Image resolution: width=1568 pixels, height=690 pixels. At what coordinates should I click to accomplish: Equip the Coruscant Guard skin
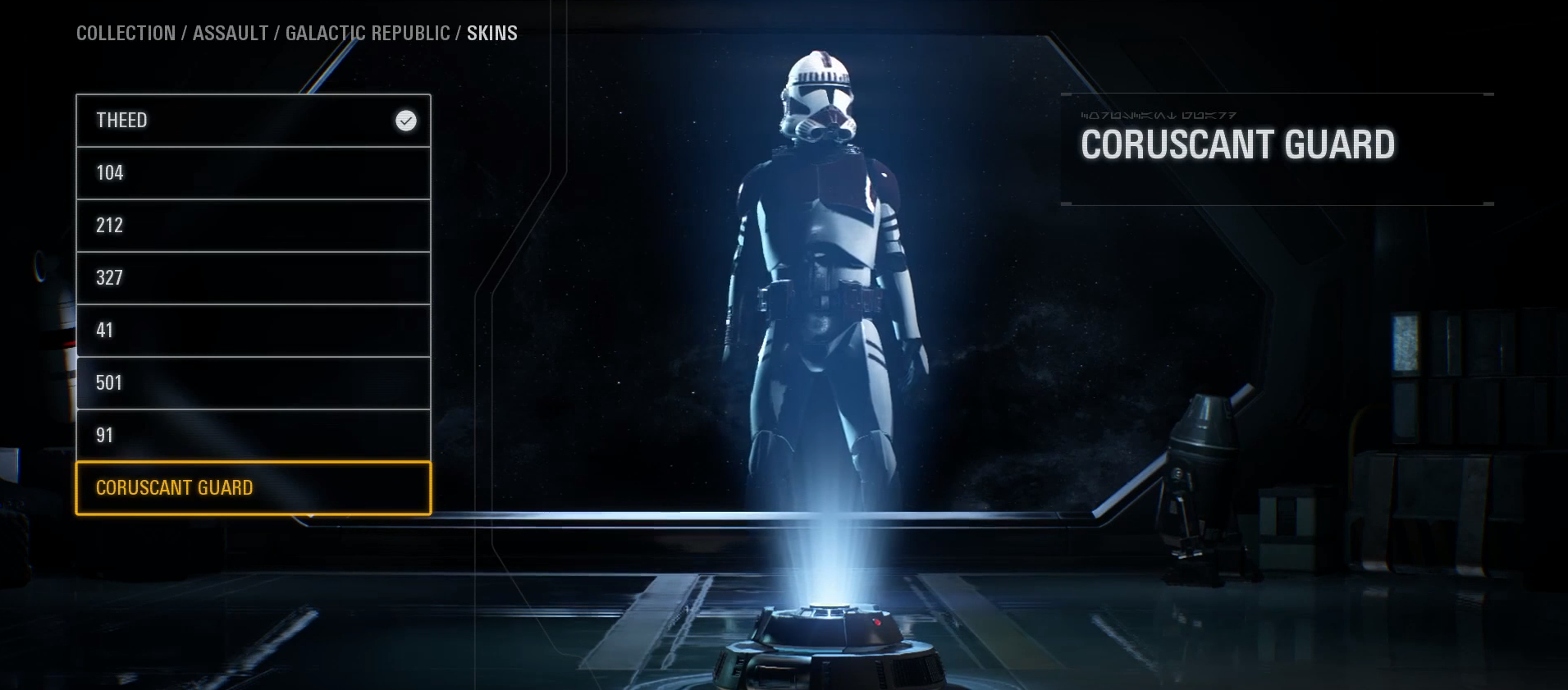253,488
